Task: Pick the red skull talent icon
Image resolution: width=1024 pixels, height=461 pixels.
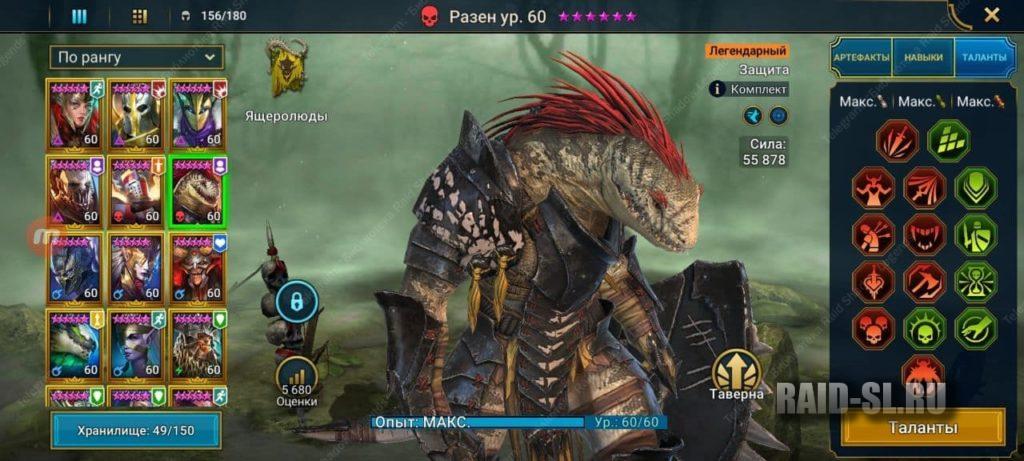Action: [x=873, y=328]
